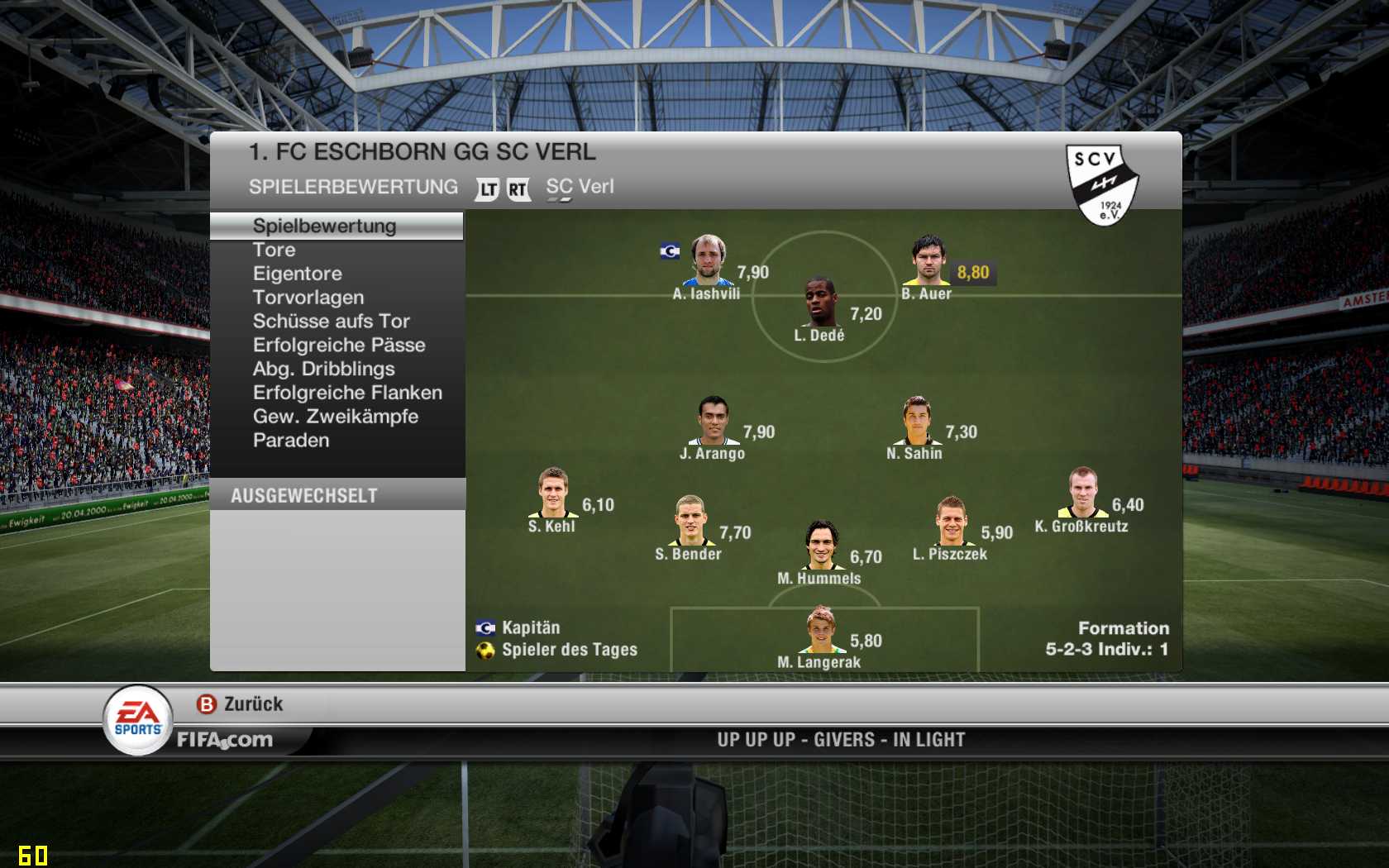The height and width of the screenshot is (868, 1389).
Task: Click A. Iashvili's player portrait
Action: (x=708, y=260)
